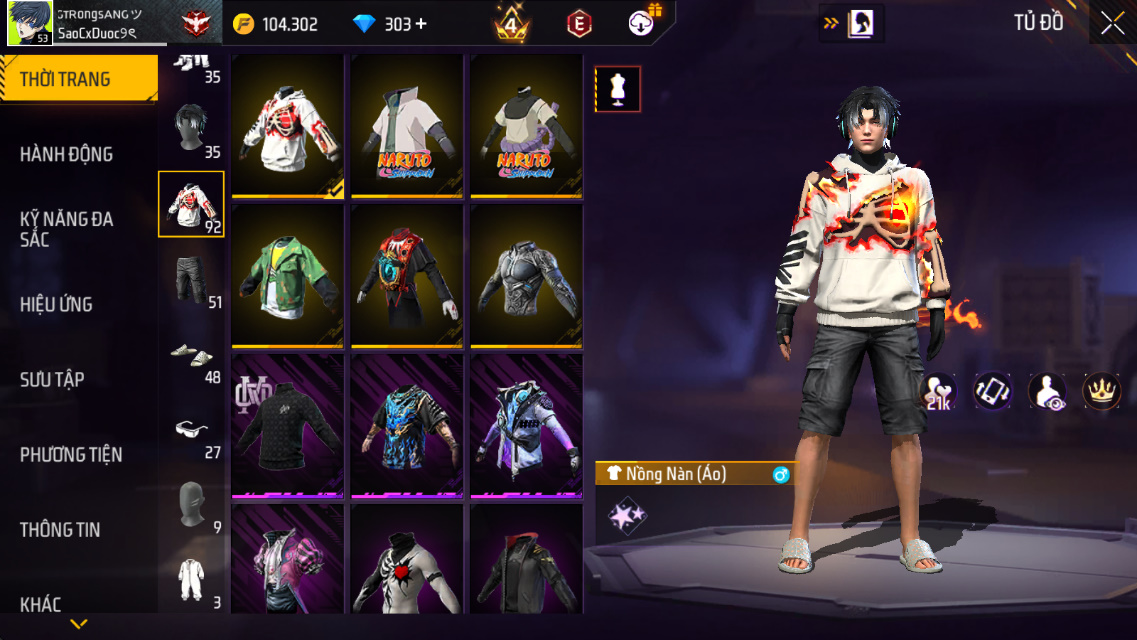Open the sunglasses accessory category
Screen dimensions: 1137x640
(191, 429)
